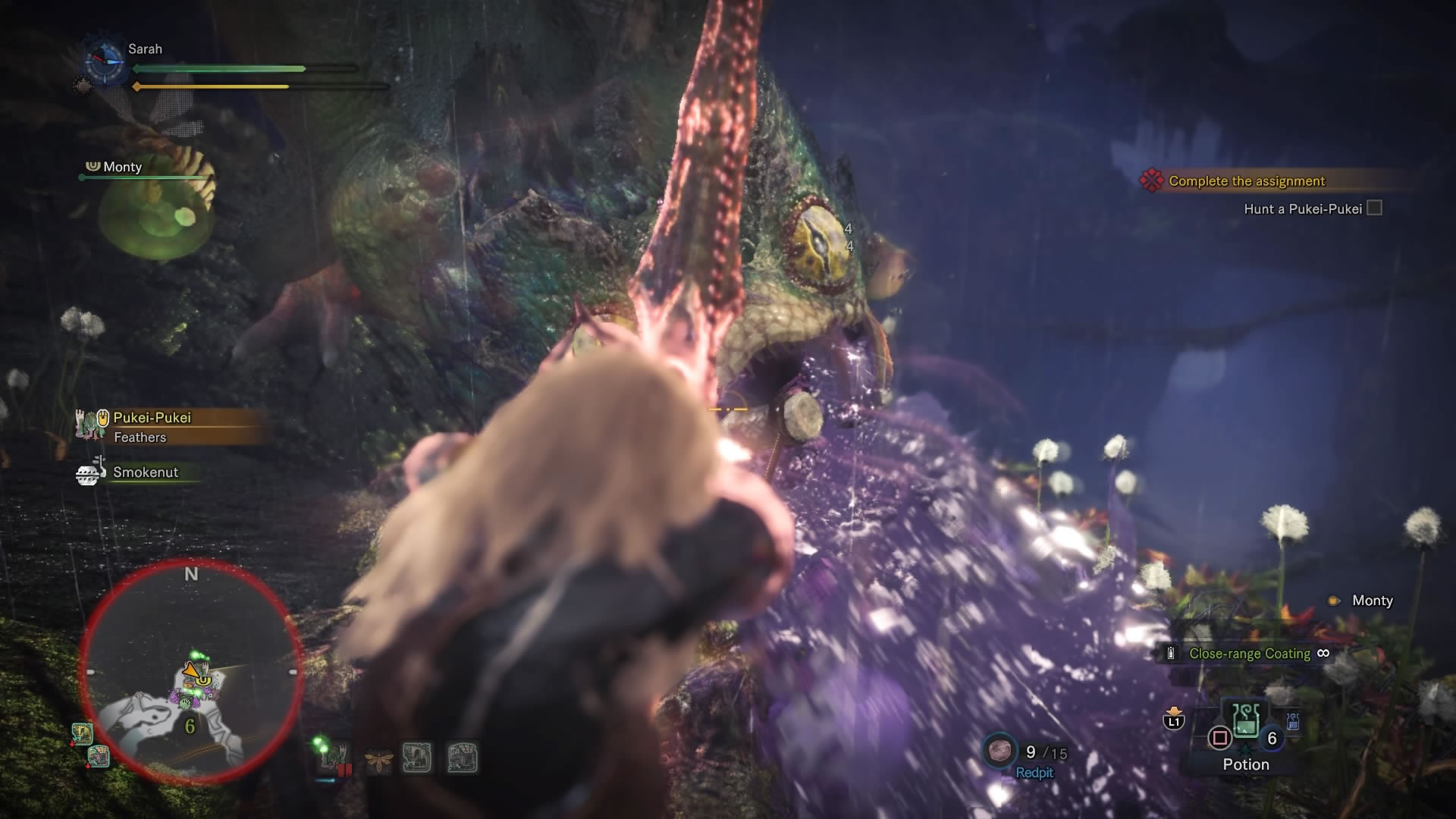Click the map icon next to the dragonfly slot

coord(417,758)
